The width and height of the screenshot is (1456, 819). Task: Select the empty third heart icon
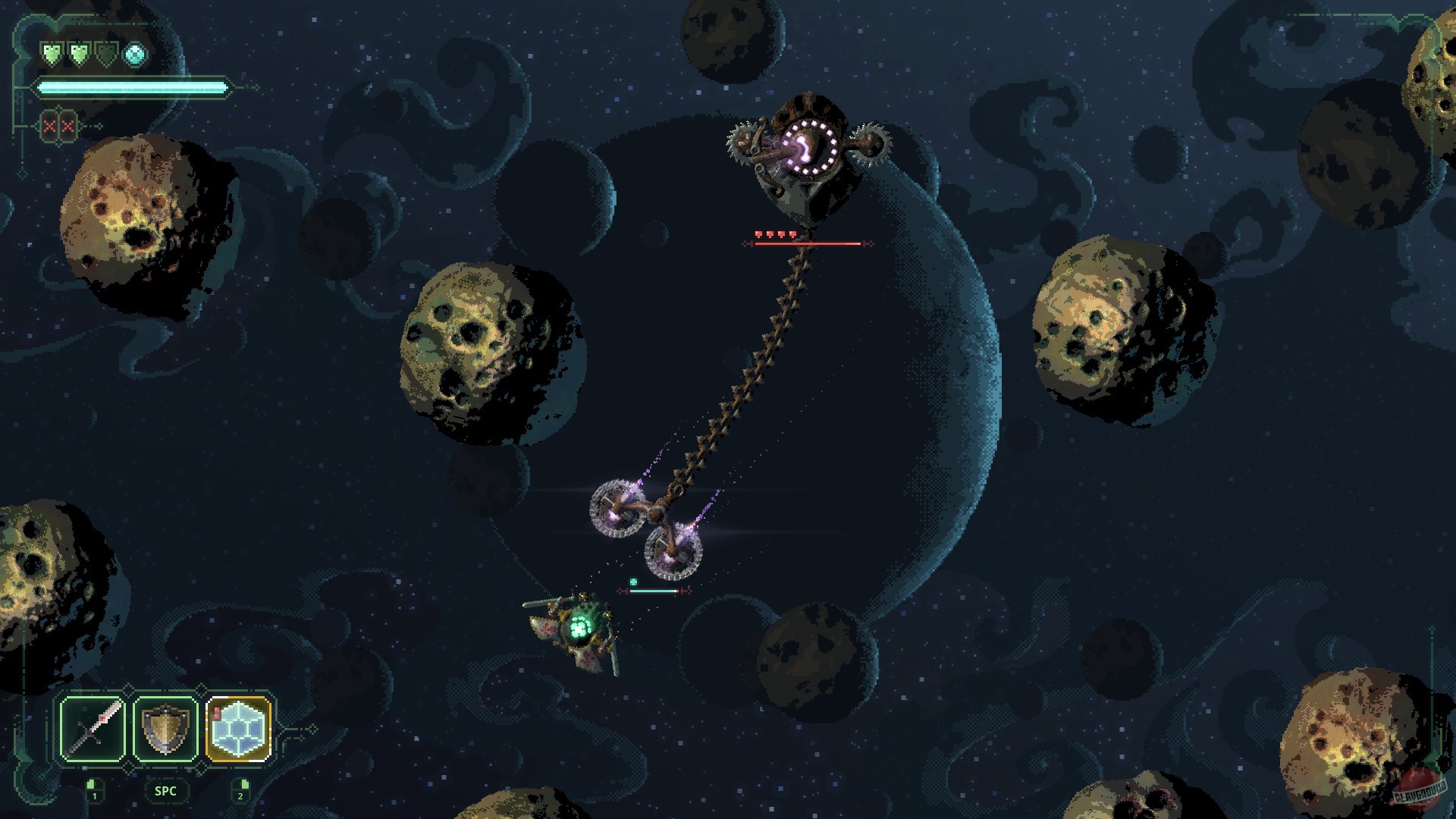coord(105,53)
